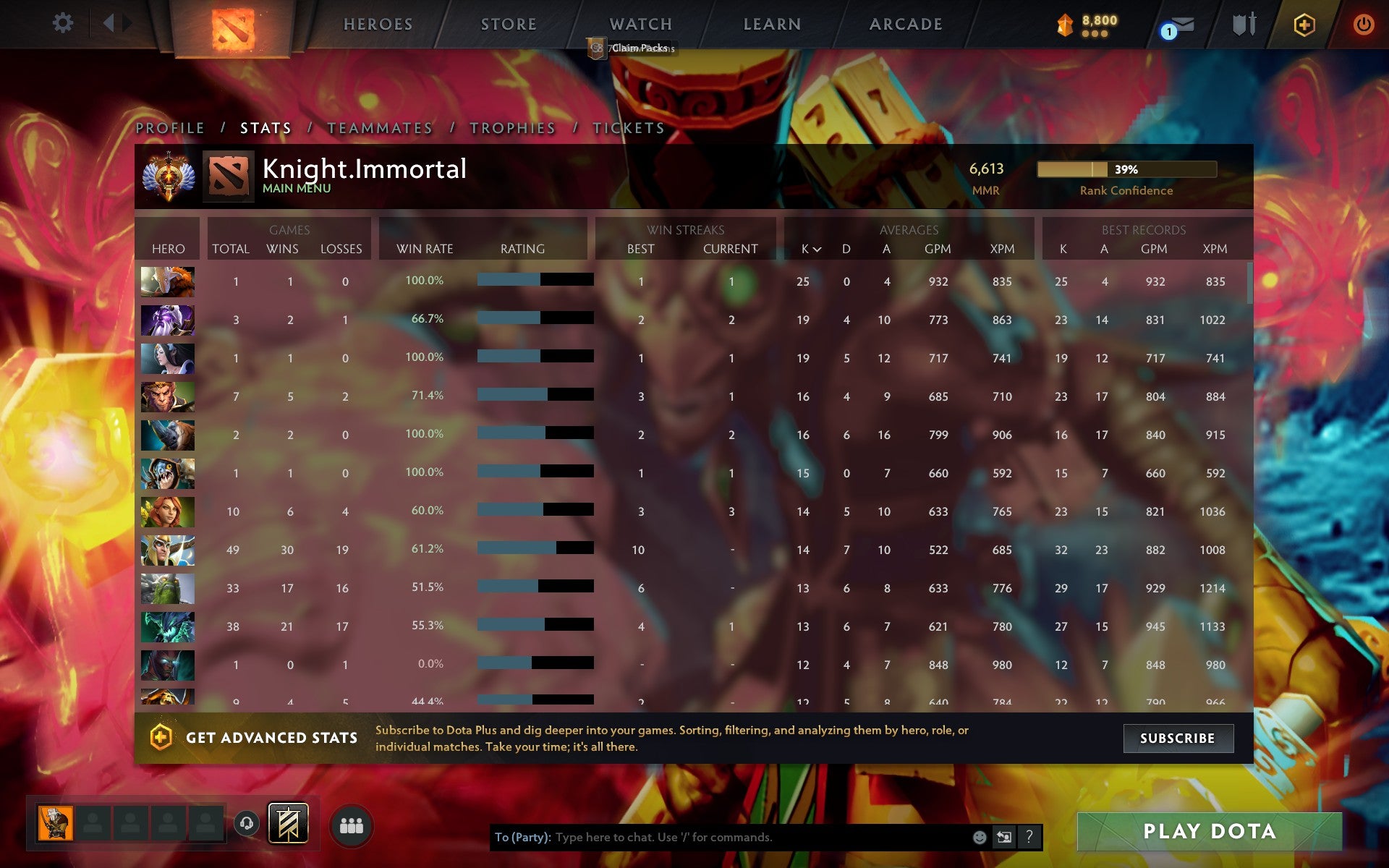This screenshot has width=1389, height=868.
Task: Expand the shards counter three-dot menu
Action: 1094,33
